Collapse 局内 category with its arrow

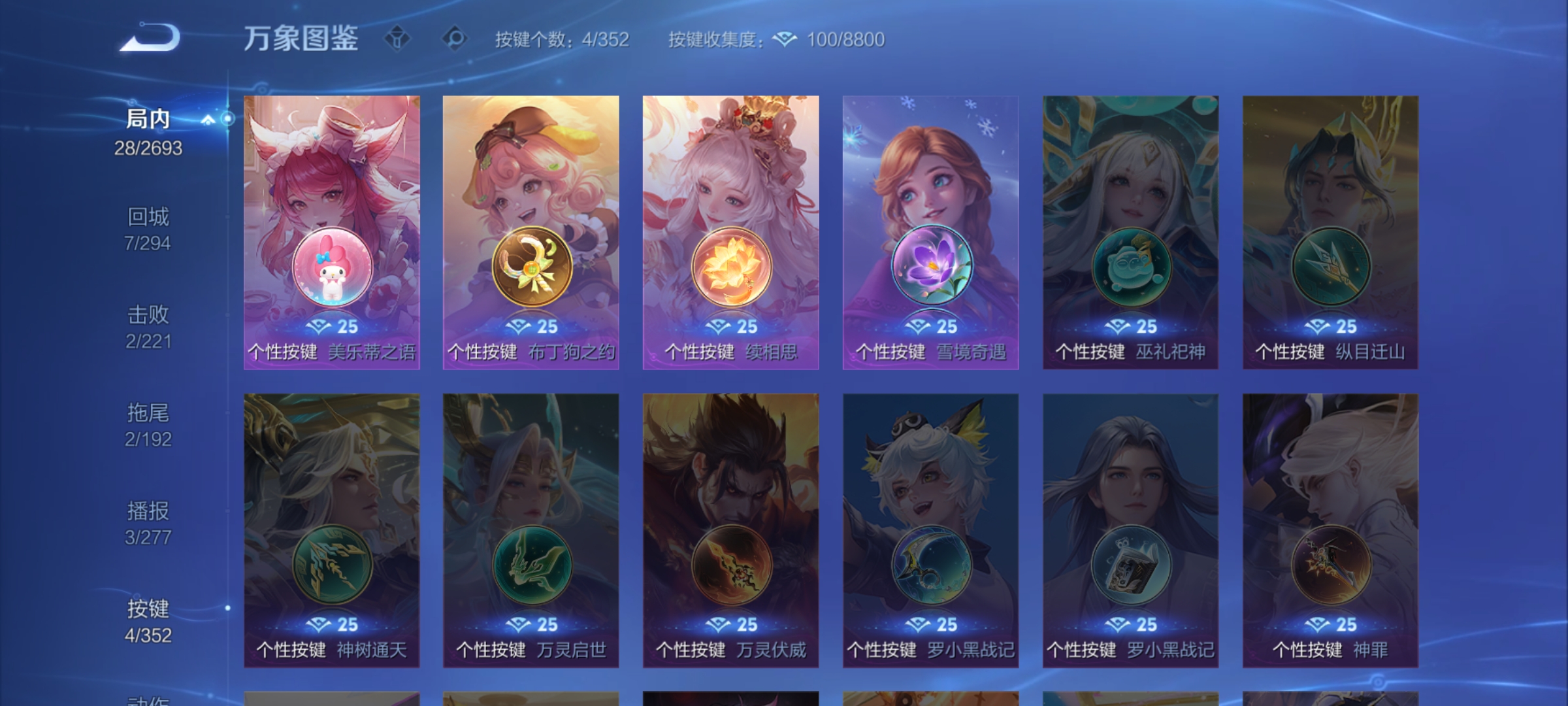pos(208,120)
